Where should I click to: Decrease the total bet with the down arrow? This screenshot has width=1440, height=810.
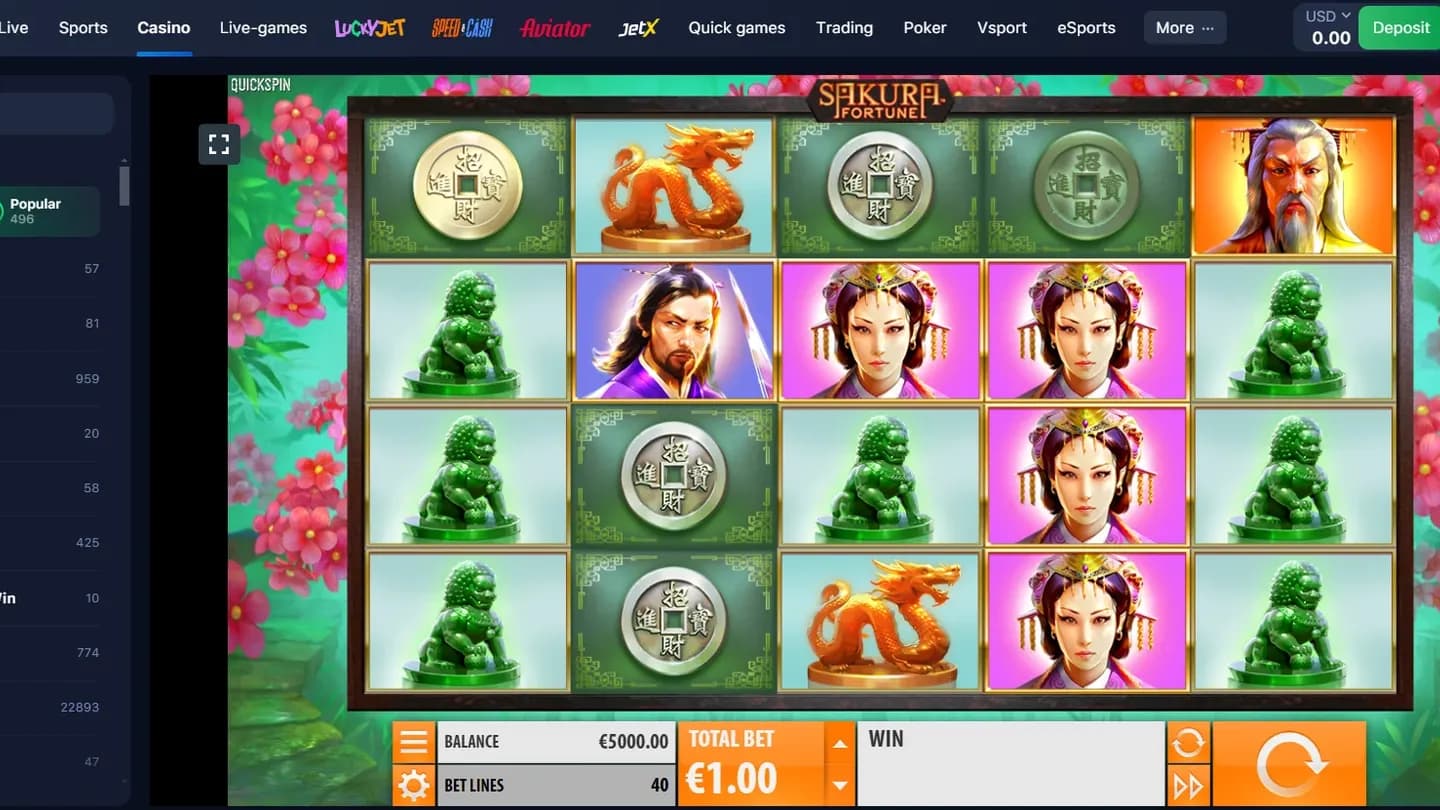click(842, 784)
